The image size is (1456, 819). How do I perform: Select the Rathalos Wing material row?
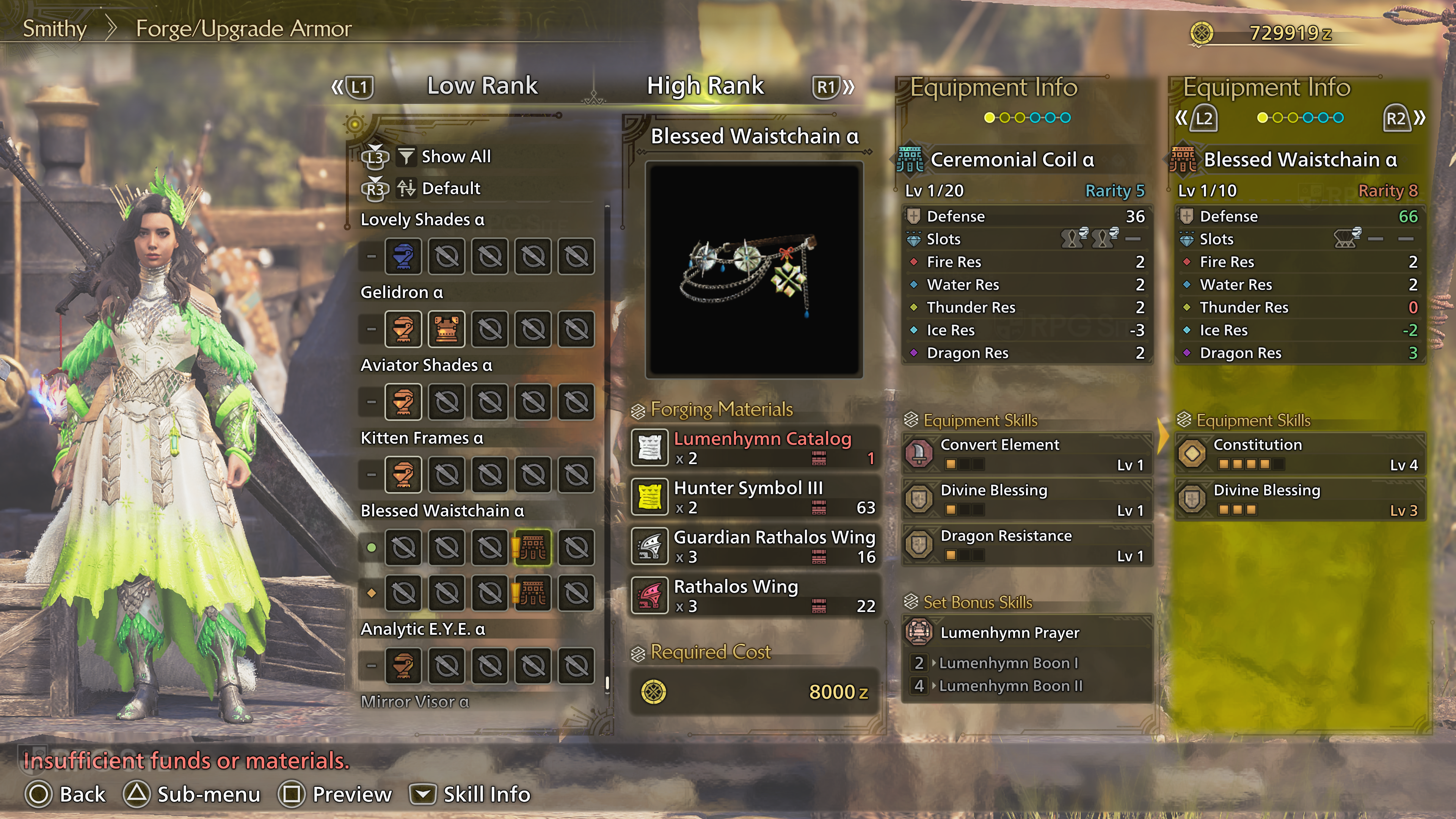755,596
